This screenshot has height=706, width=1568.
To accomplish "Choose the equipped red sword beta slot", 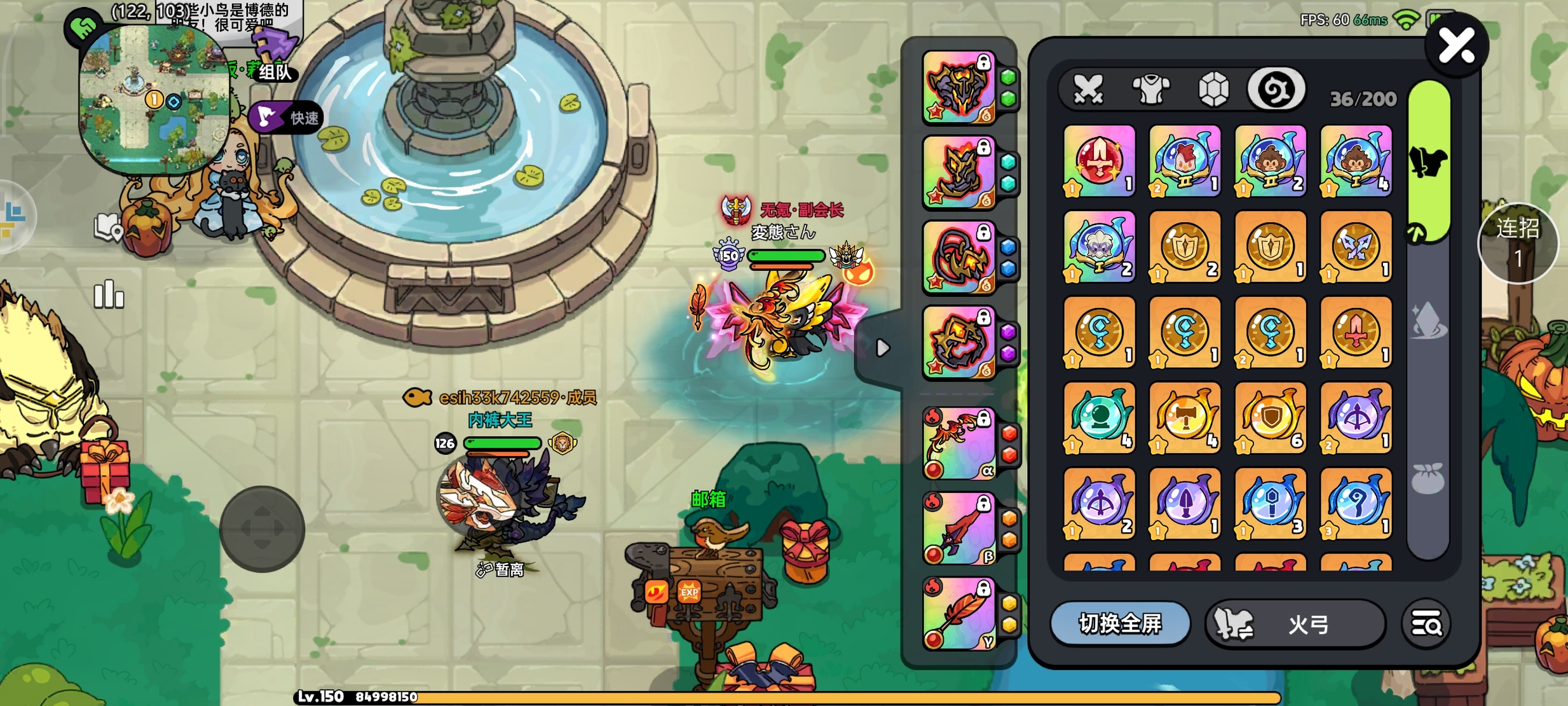I will pyautogui.click(x=959, y=529).
